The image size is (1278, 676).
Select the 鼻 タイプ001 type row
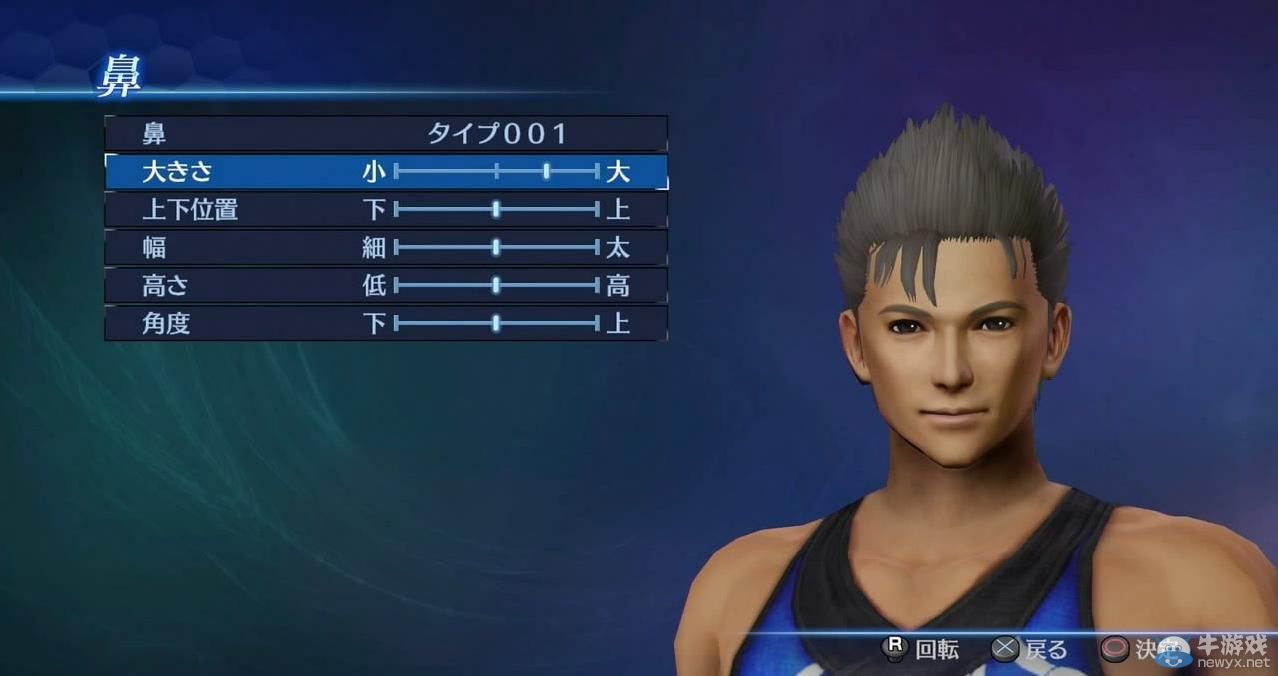click(x=386, y=133)
